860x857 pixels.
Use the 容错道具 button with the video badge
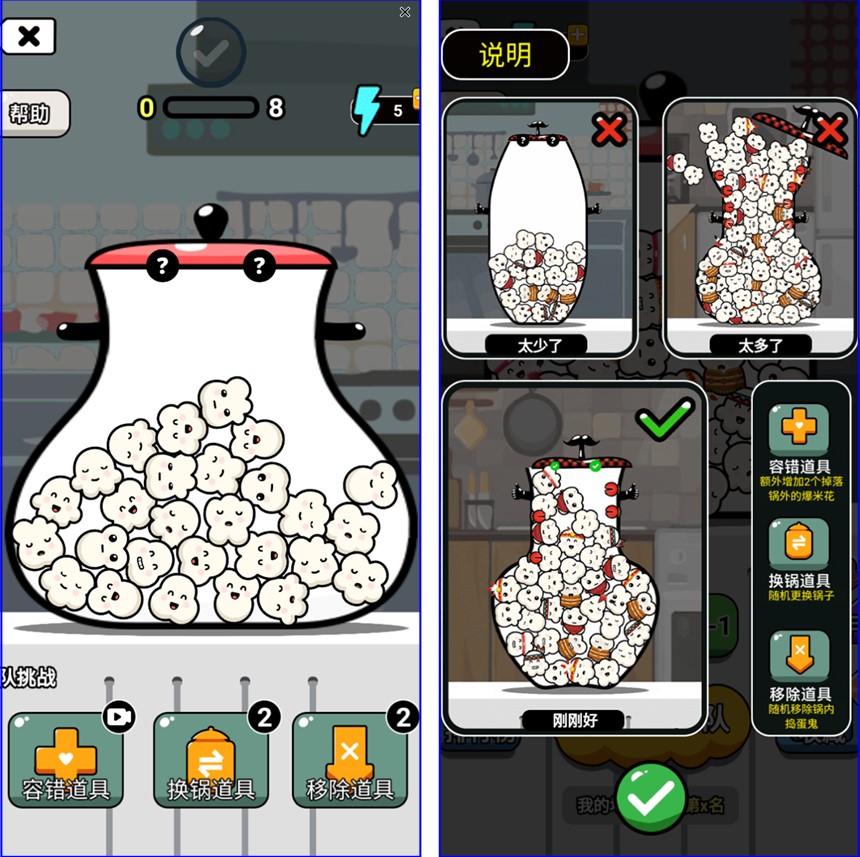pyautogui.click(x=66, y=762)
